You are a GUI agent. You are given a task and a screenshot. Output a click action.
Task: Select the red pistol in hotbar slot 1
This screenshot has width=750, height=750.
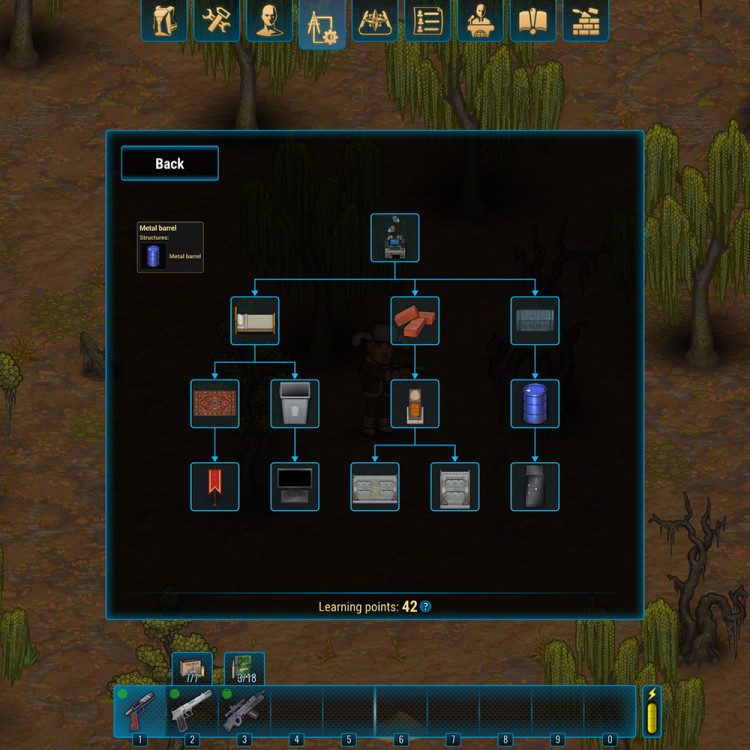point(139,710)
